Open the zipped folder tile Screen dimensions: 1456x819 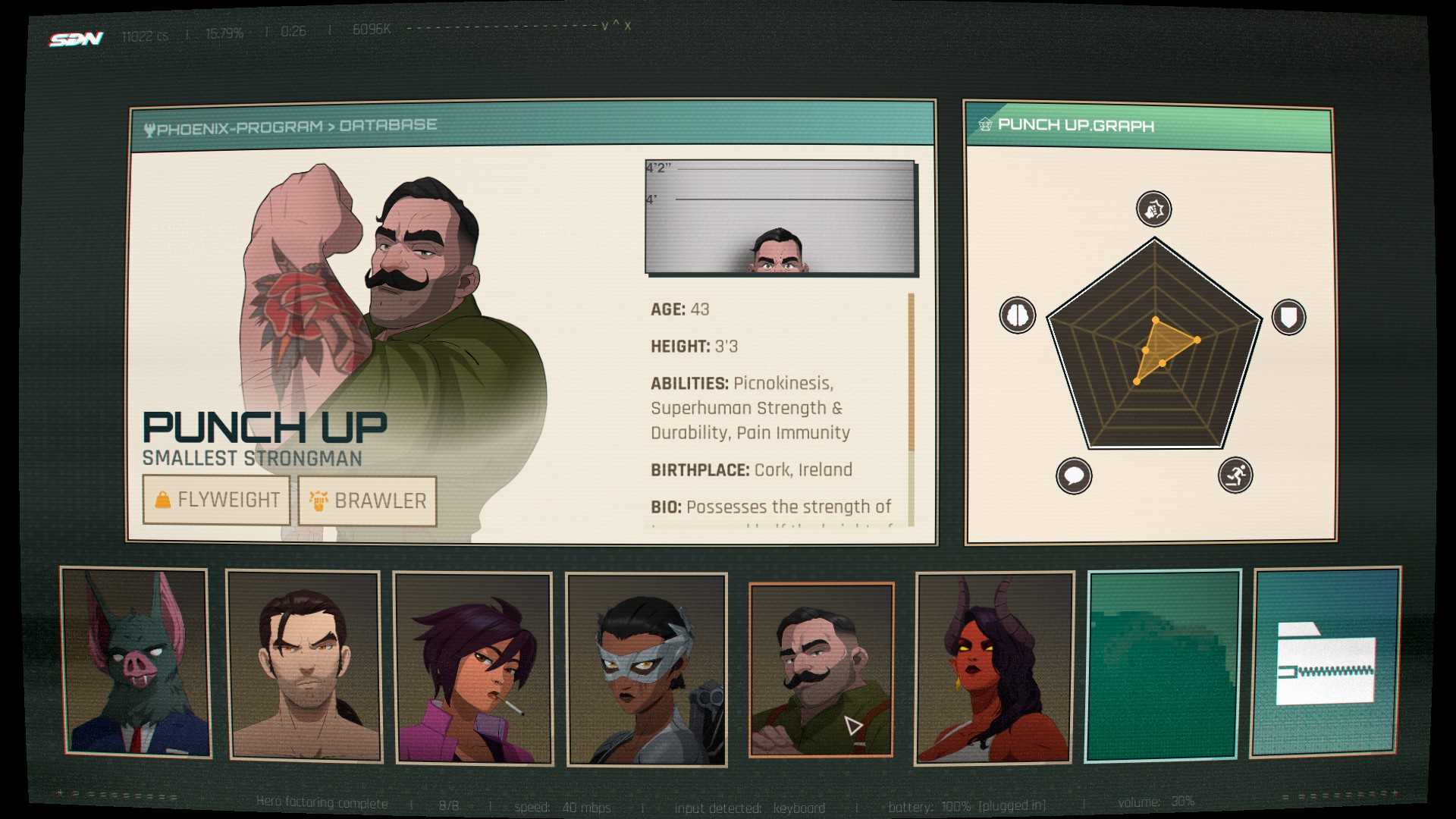coord(1326,662)
